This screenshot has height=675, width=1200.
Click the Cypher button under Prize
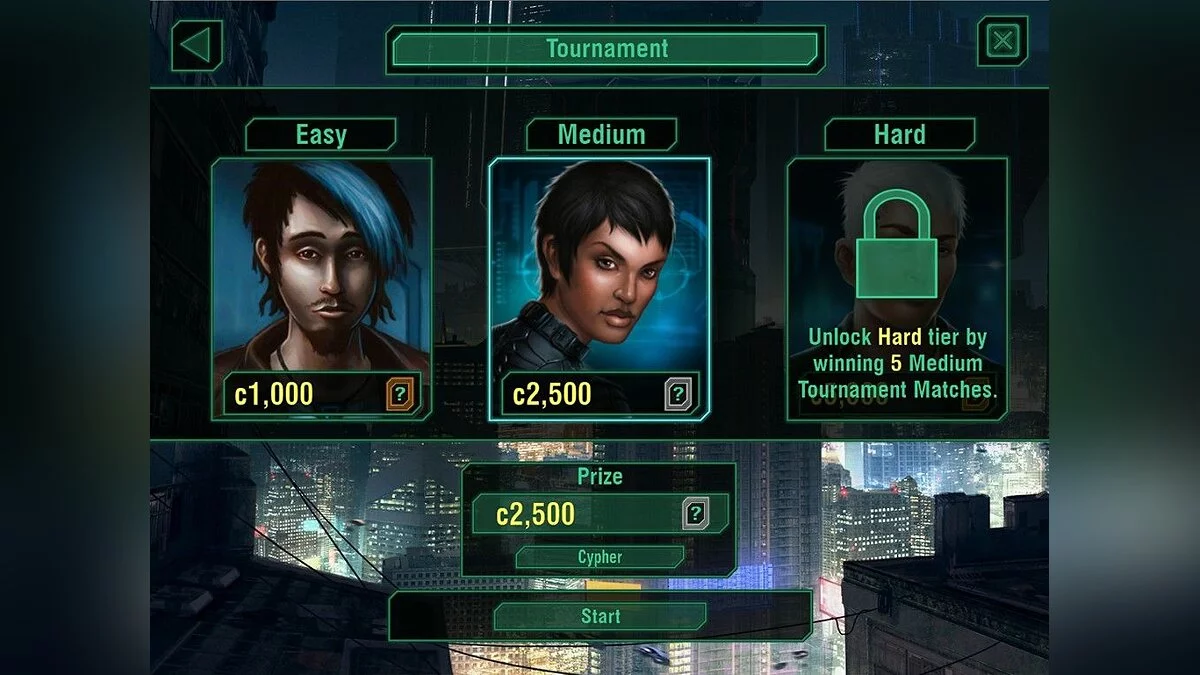(x=600, y=557)
